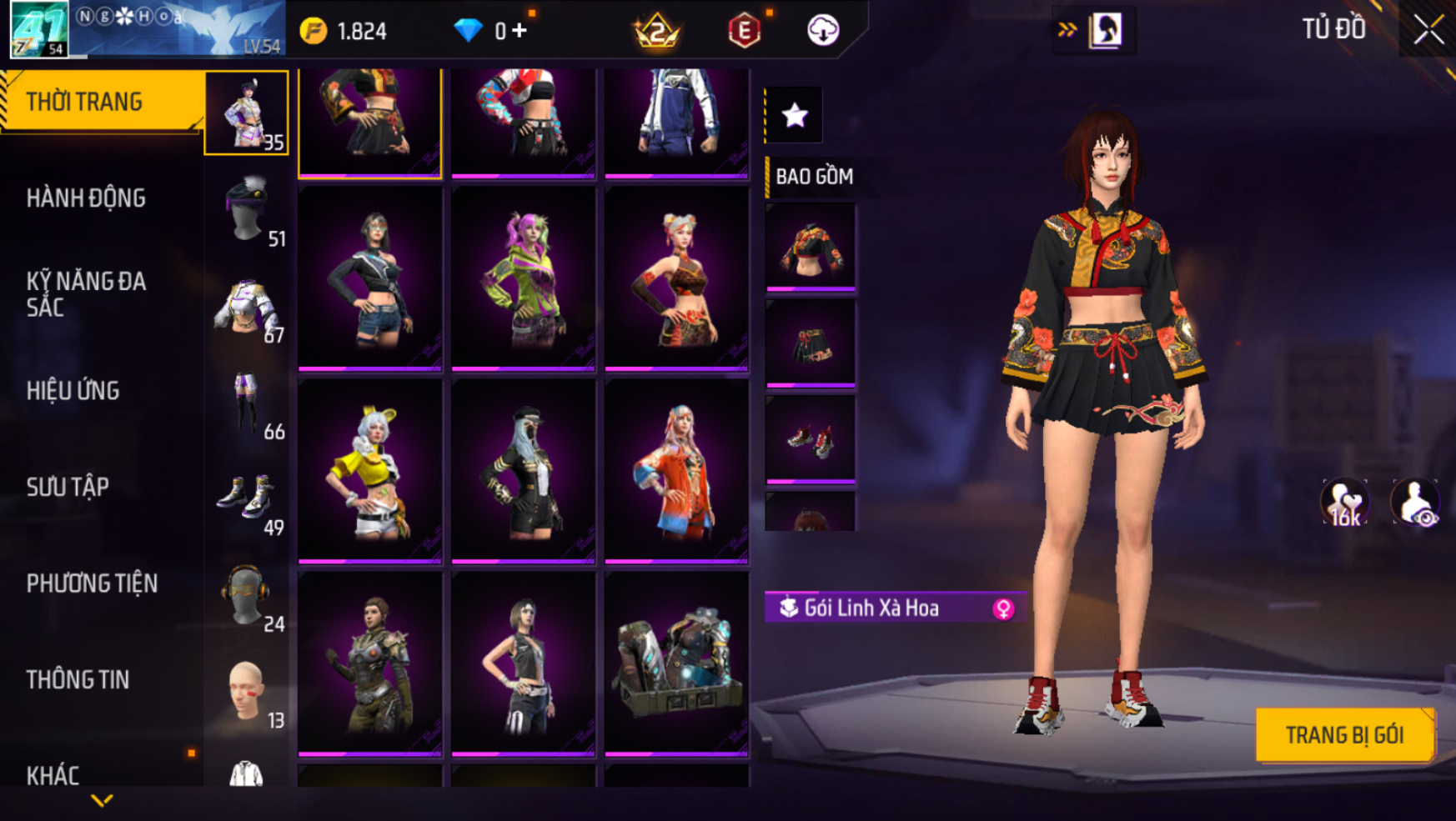Viewport: 1456px width, 821px height.
Task: Open the KỸ NĂNG ĐA SẮC category
Action: [86, 294]
